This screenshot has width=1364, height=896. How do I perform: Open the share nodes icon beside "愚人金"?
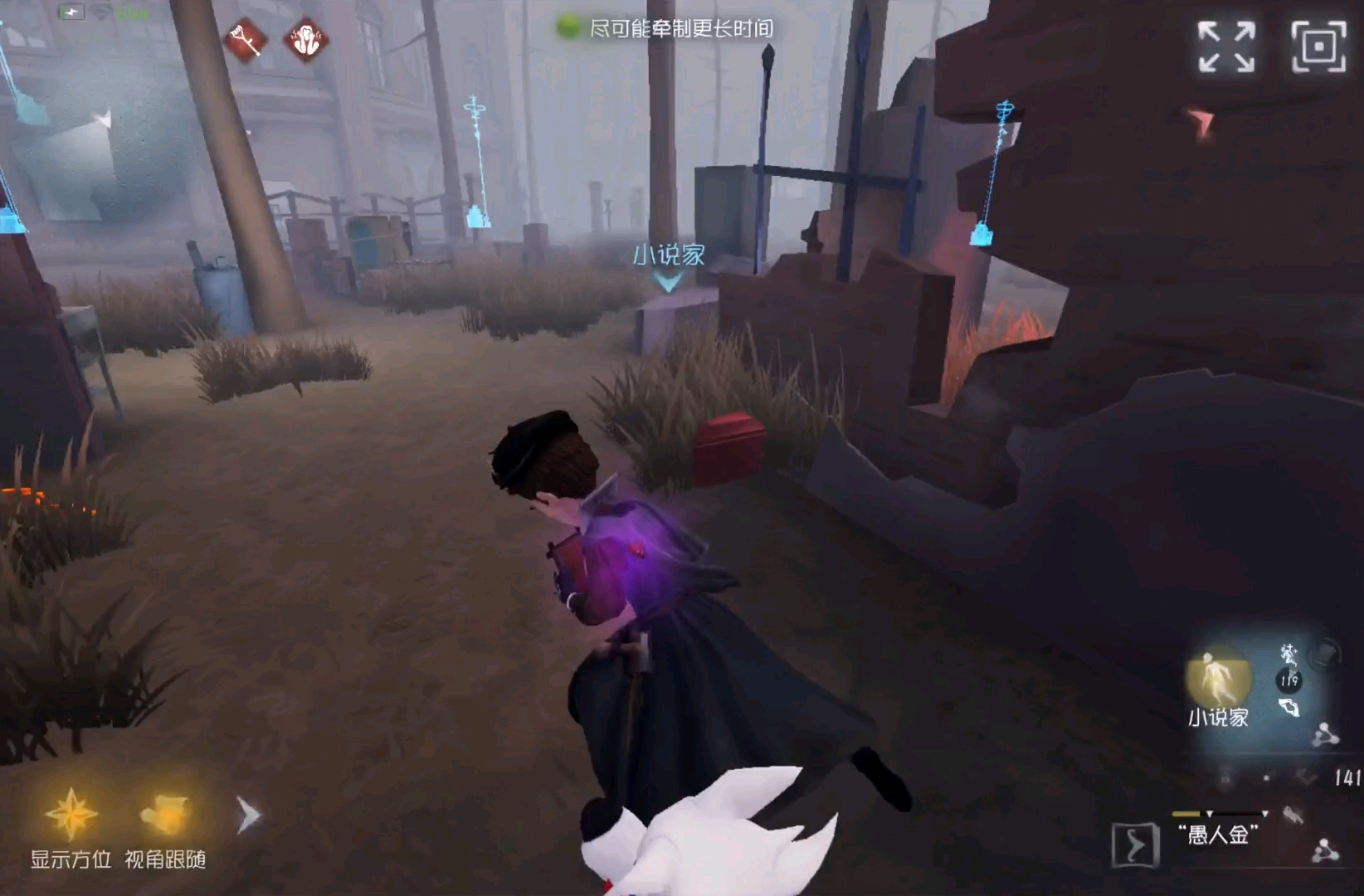point(1325,850)
